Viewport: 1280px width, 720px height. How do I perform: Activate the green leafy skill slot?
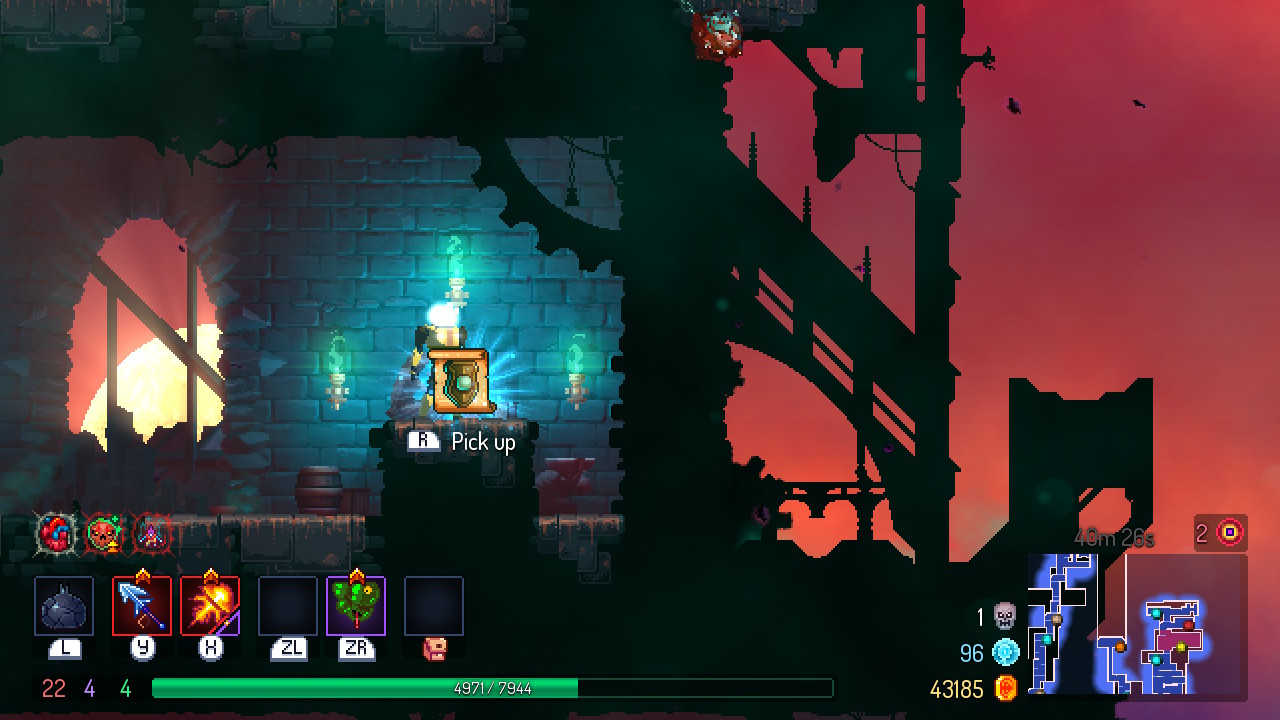pos(356,605)
